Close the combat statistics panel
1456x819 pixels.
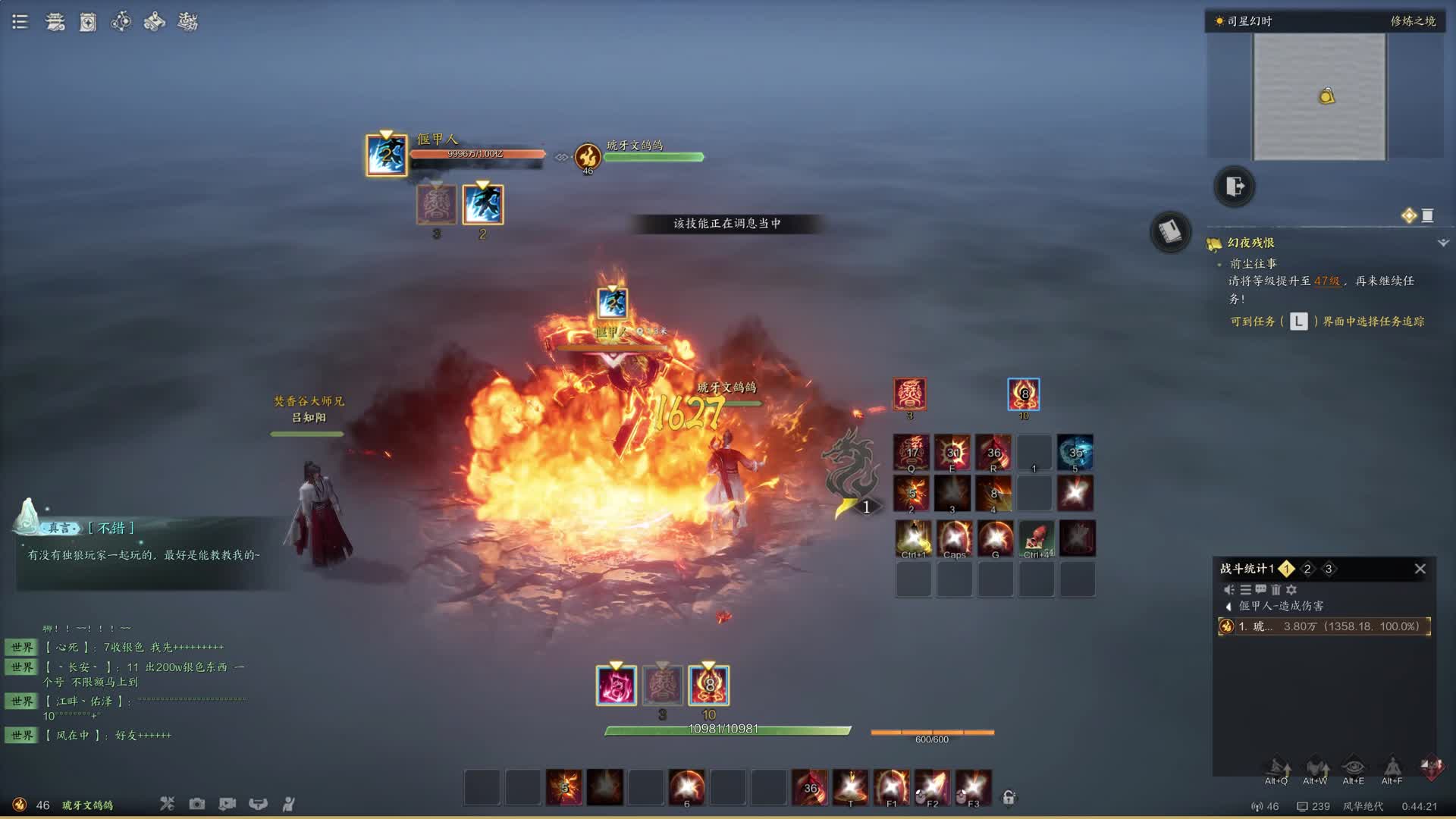(x=1420, y=569)
